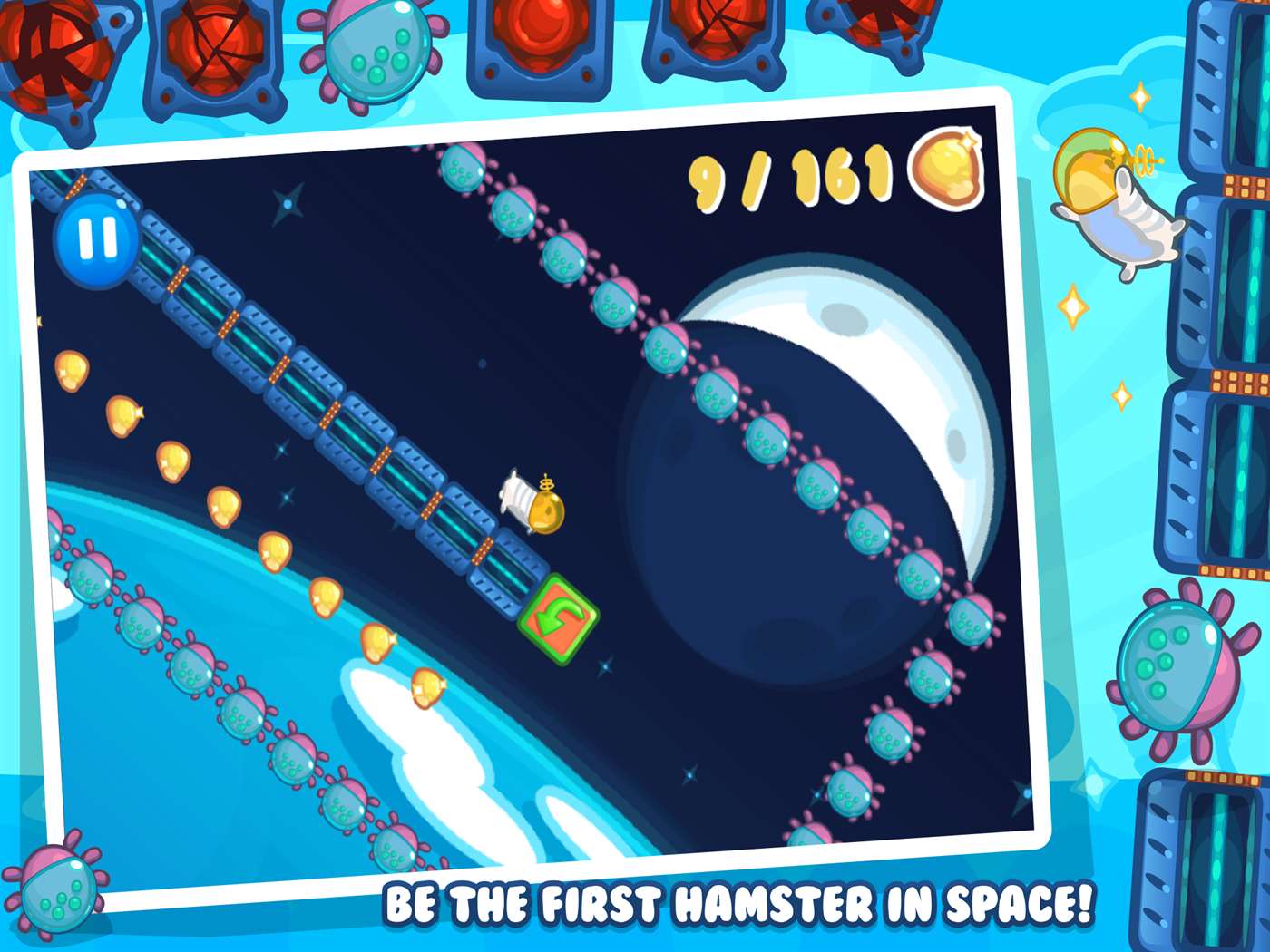Pause the game with the blue button

97,240
